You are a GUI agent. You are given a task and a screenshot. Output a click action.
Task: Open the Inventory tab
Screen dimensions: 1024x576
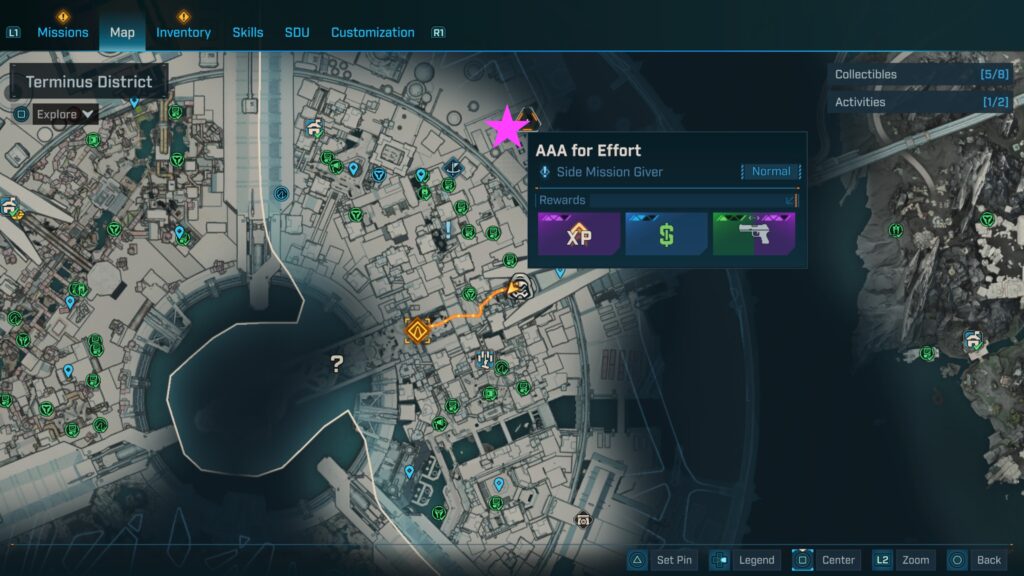pos(183,32)
